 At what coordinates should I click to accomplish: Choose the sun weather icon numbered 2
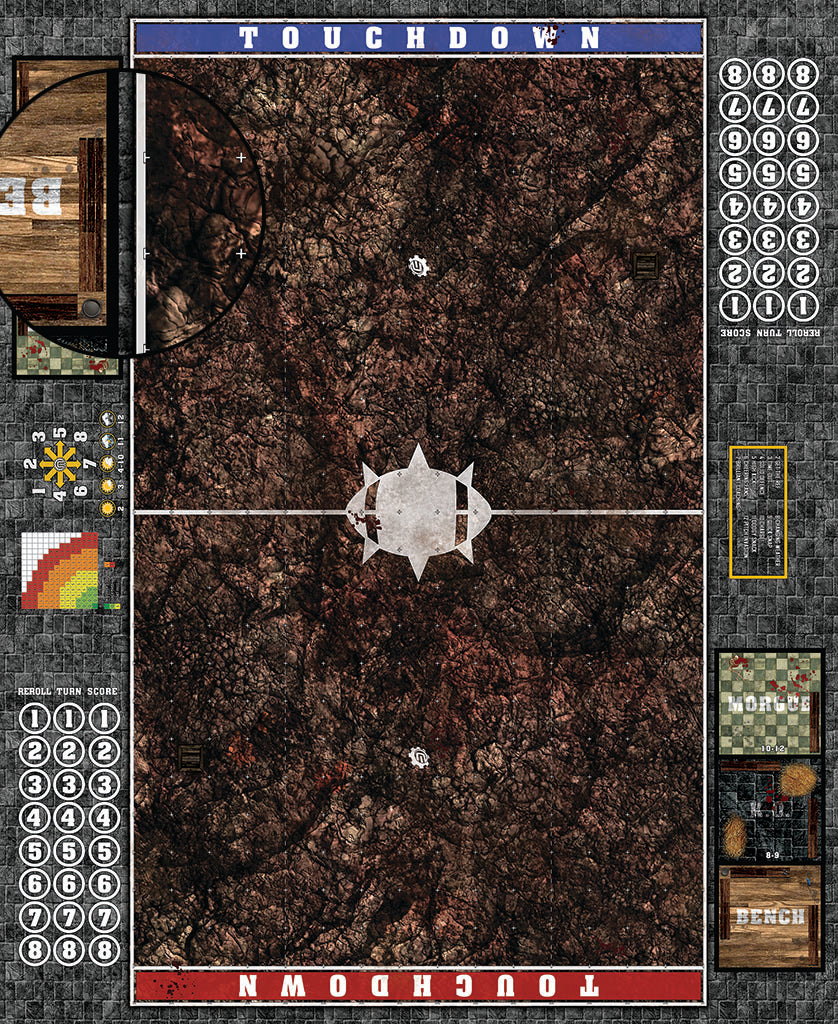tap(107, 508)
